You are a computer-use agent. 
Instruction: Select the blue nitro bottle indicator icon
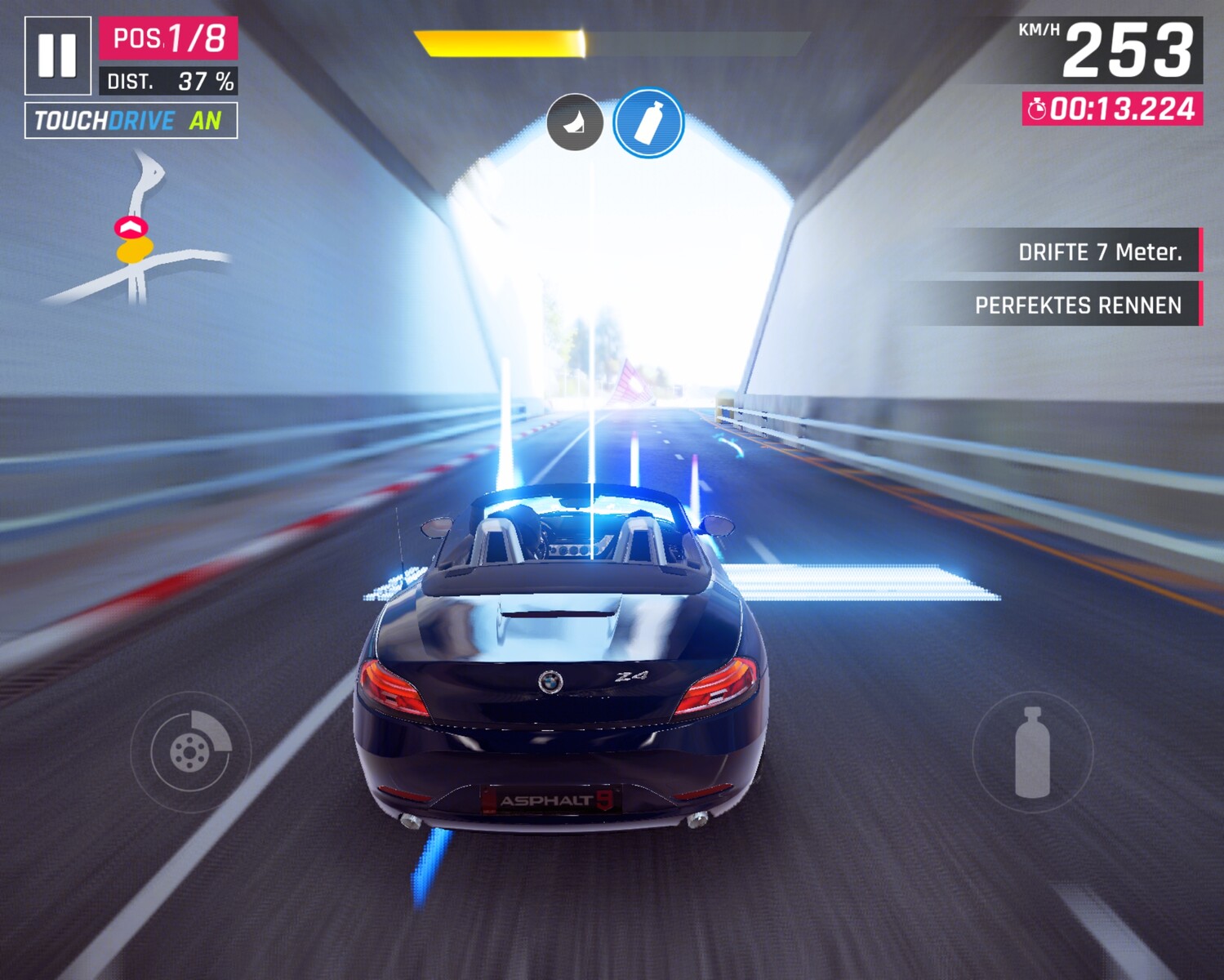[x=648, y=123]
